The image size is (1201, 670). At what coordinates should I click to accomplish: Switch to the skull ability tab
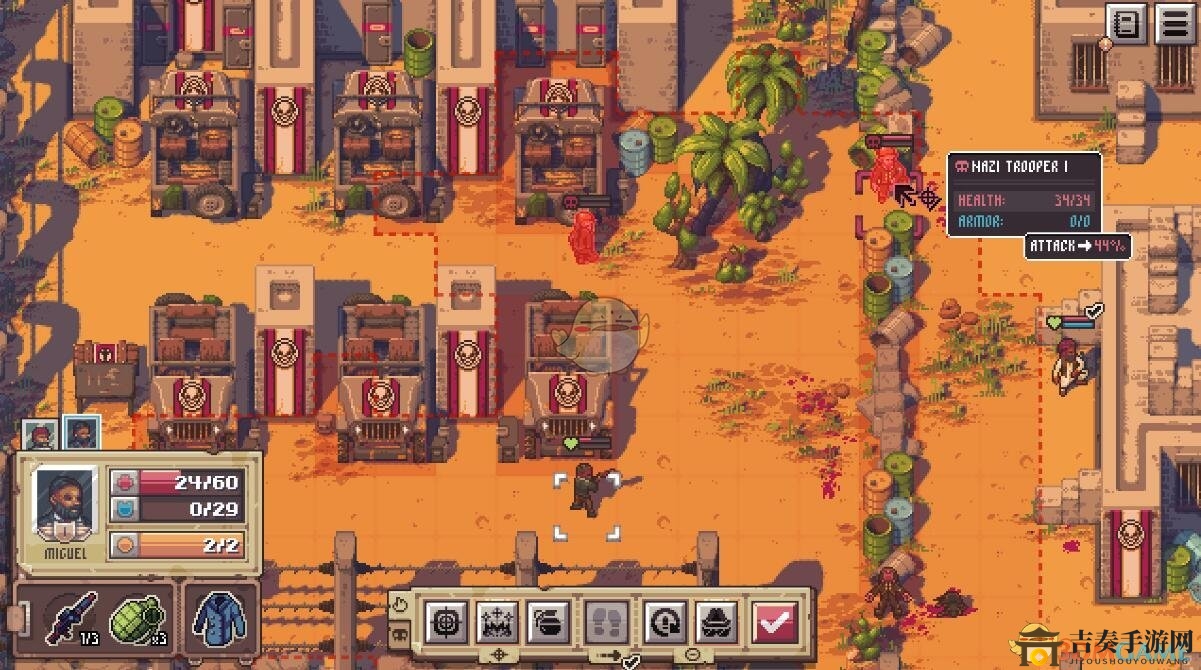coord(398,633)
